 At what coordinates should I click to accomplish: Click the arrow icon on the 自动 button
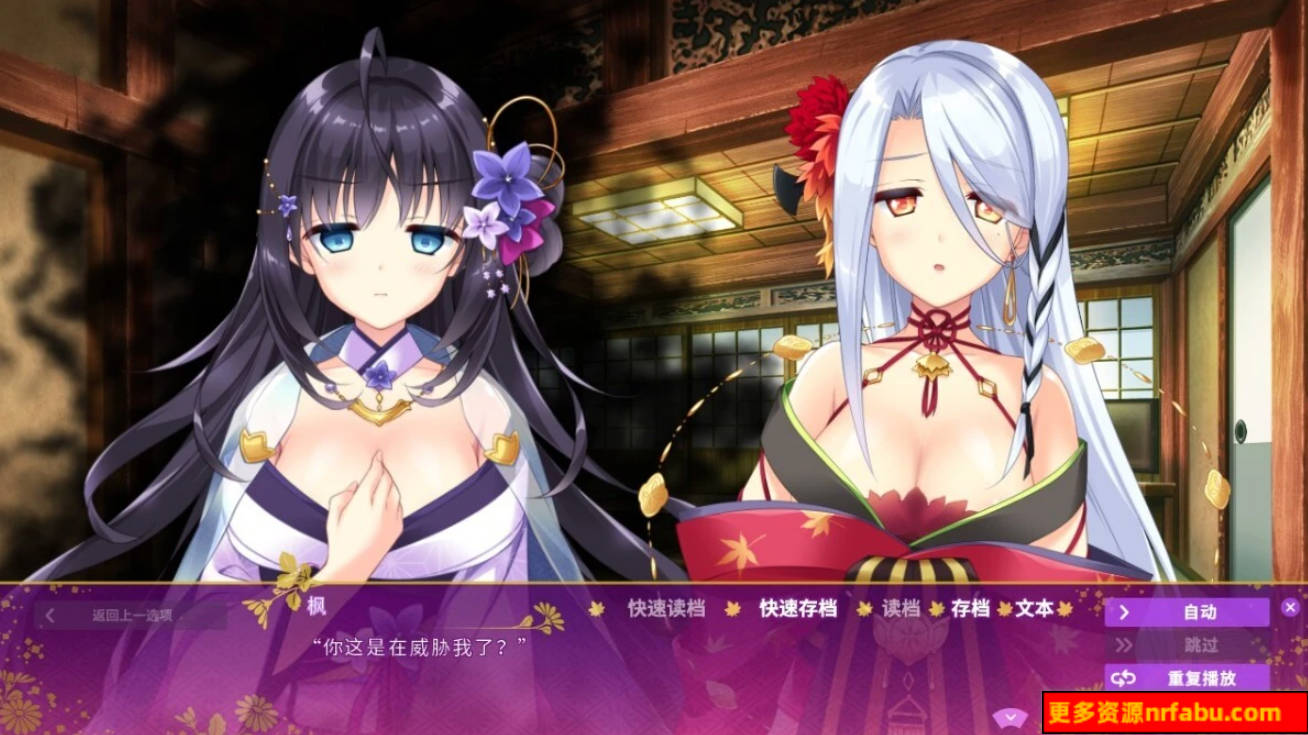point(1123,611)
